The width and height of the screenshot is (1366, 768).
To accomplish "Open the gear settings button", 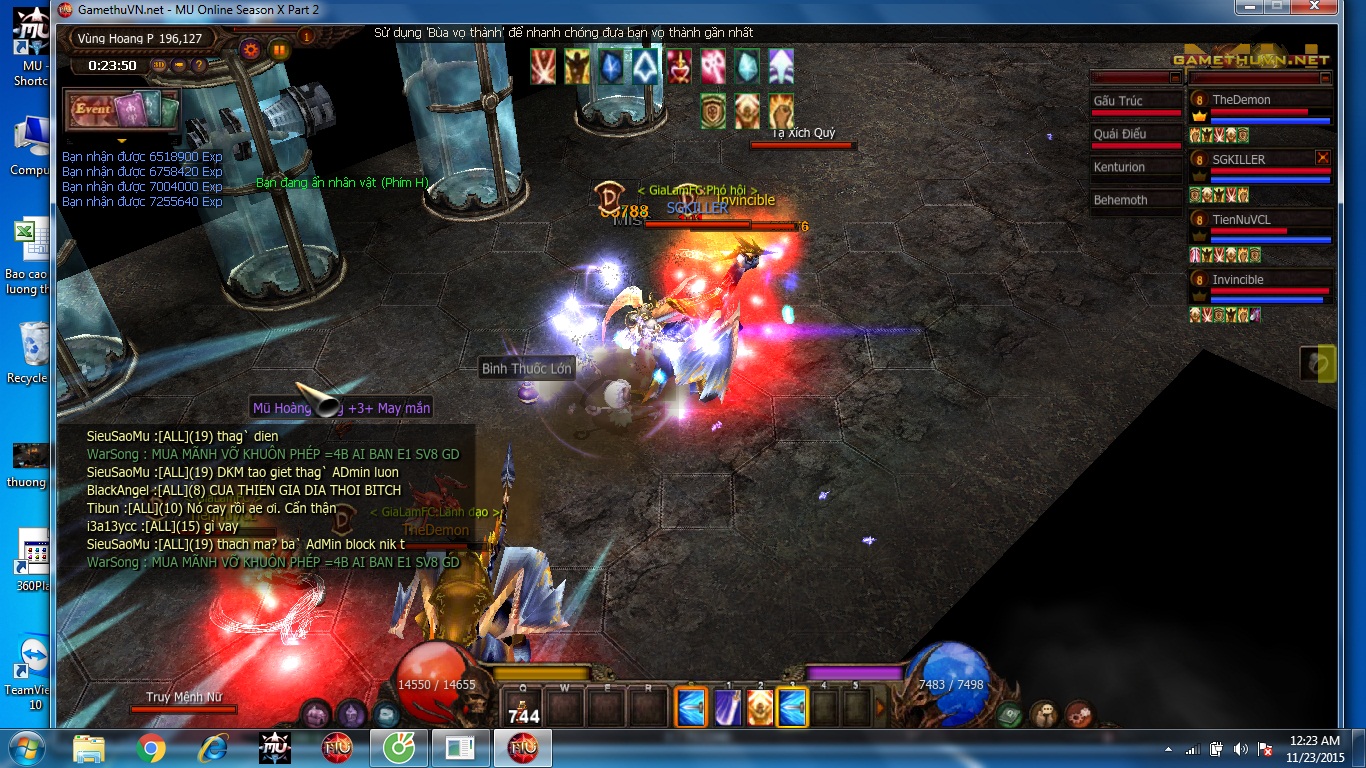I will 250,48.
